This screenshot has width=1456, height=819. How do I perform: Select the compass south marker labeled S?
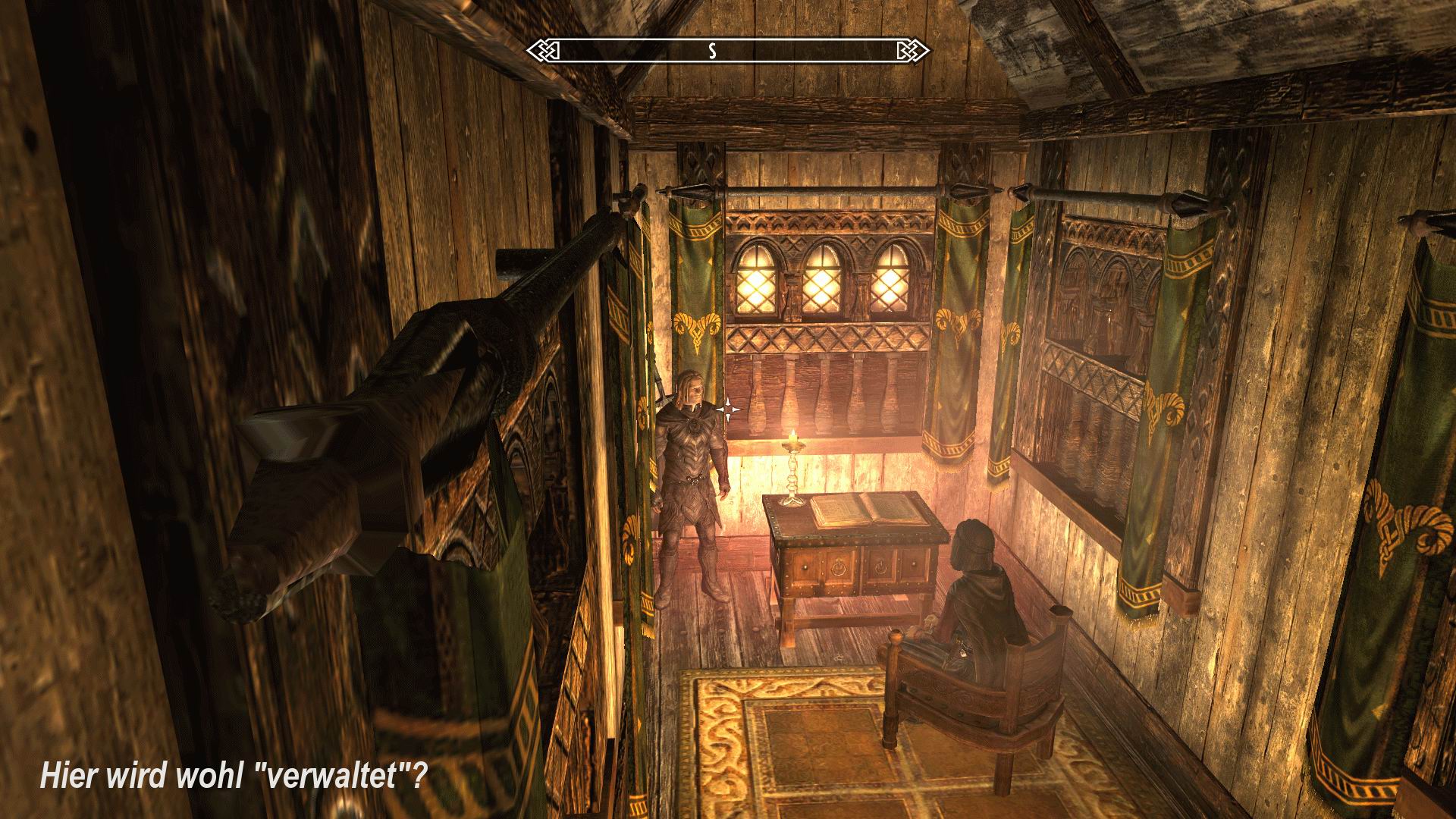pyautogui.click(x=711, y=52)
